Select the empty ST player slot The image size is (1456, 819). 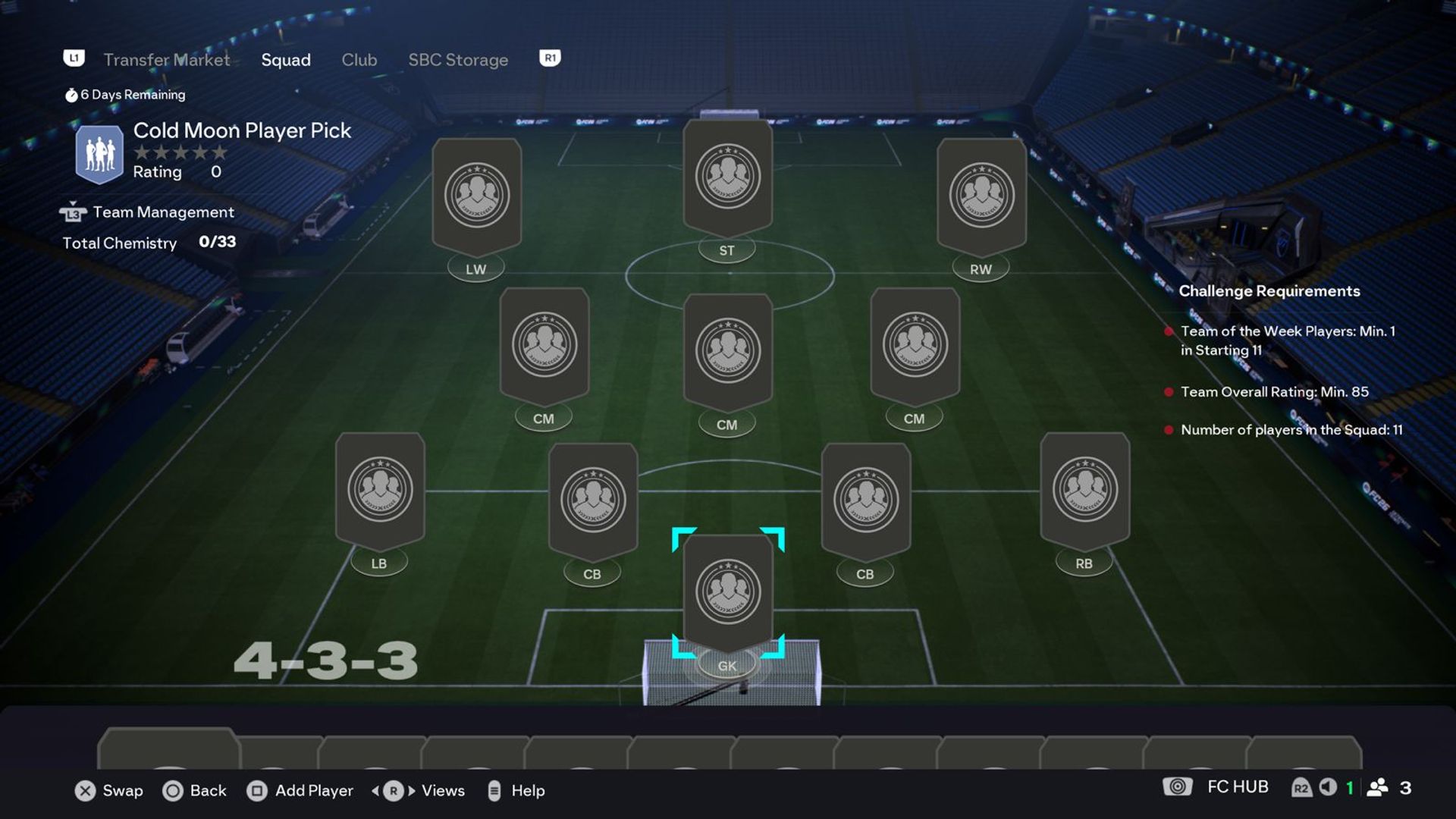pyautogui.click(x=727, y=177)
